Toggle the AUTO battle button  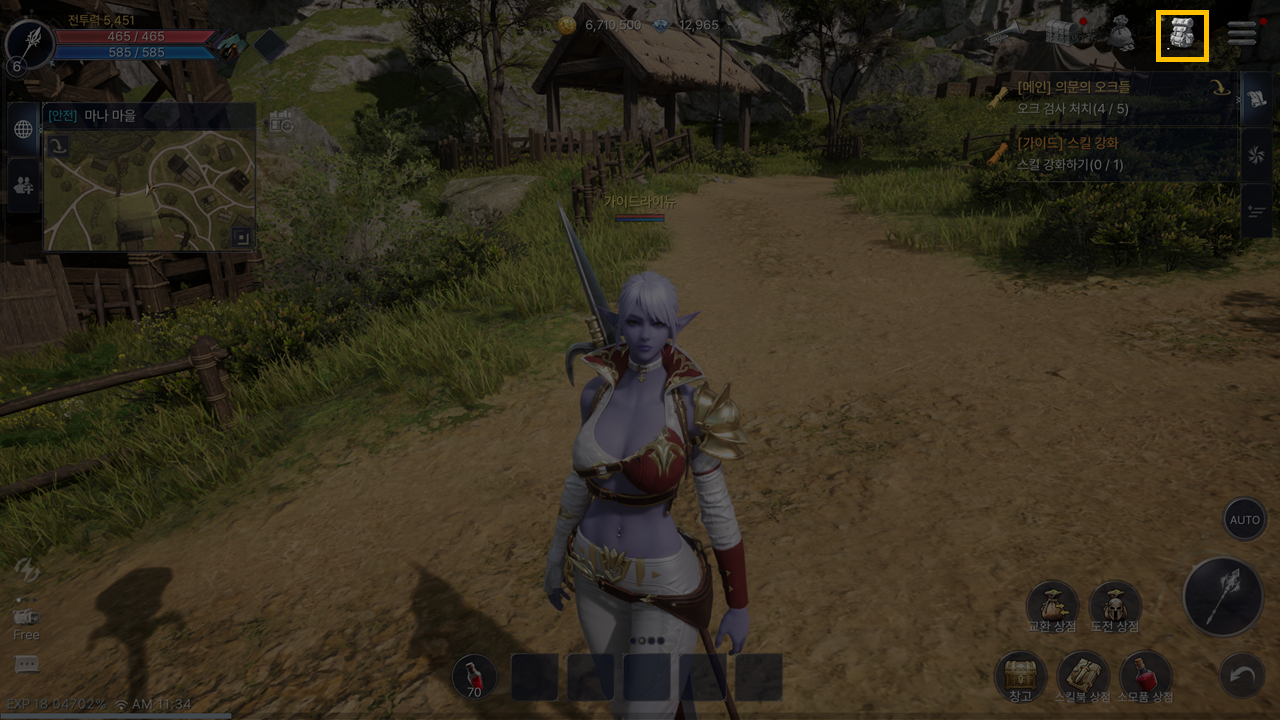(1245, 520)
